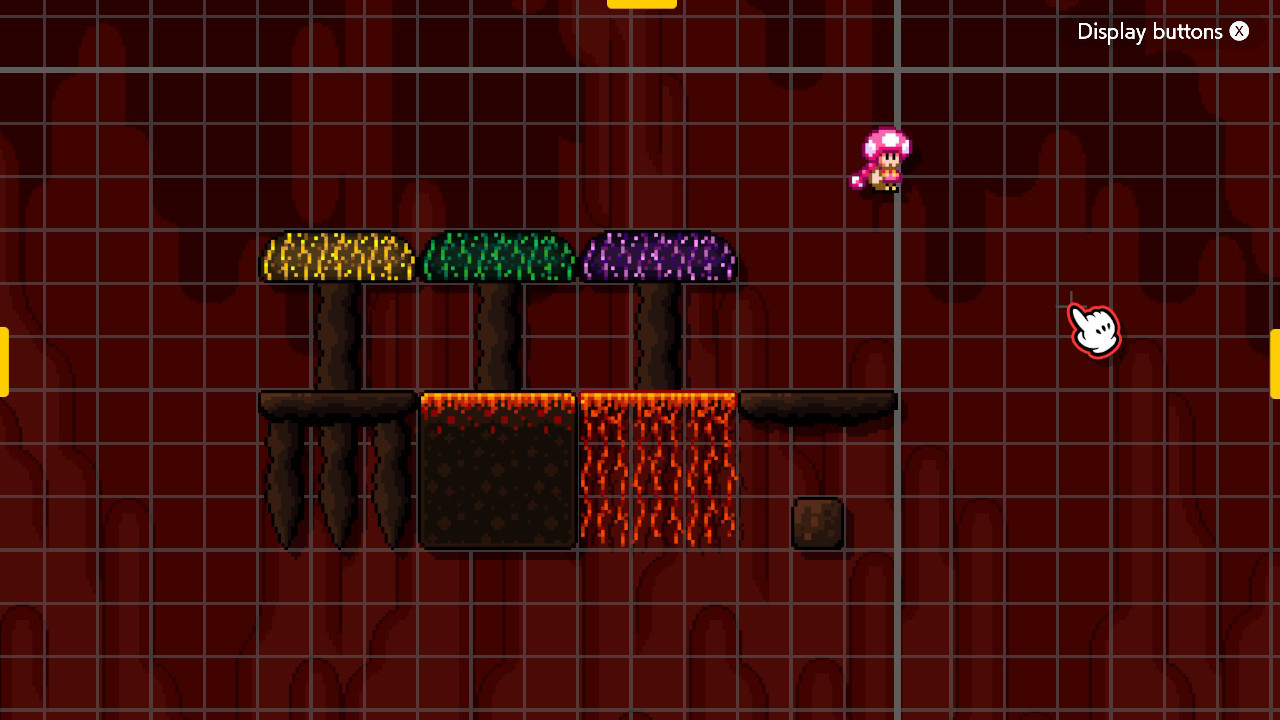
Task: Select the green mushroom platform top
Action: tap(497, 255)
